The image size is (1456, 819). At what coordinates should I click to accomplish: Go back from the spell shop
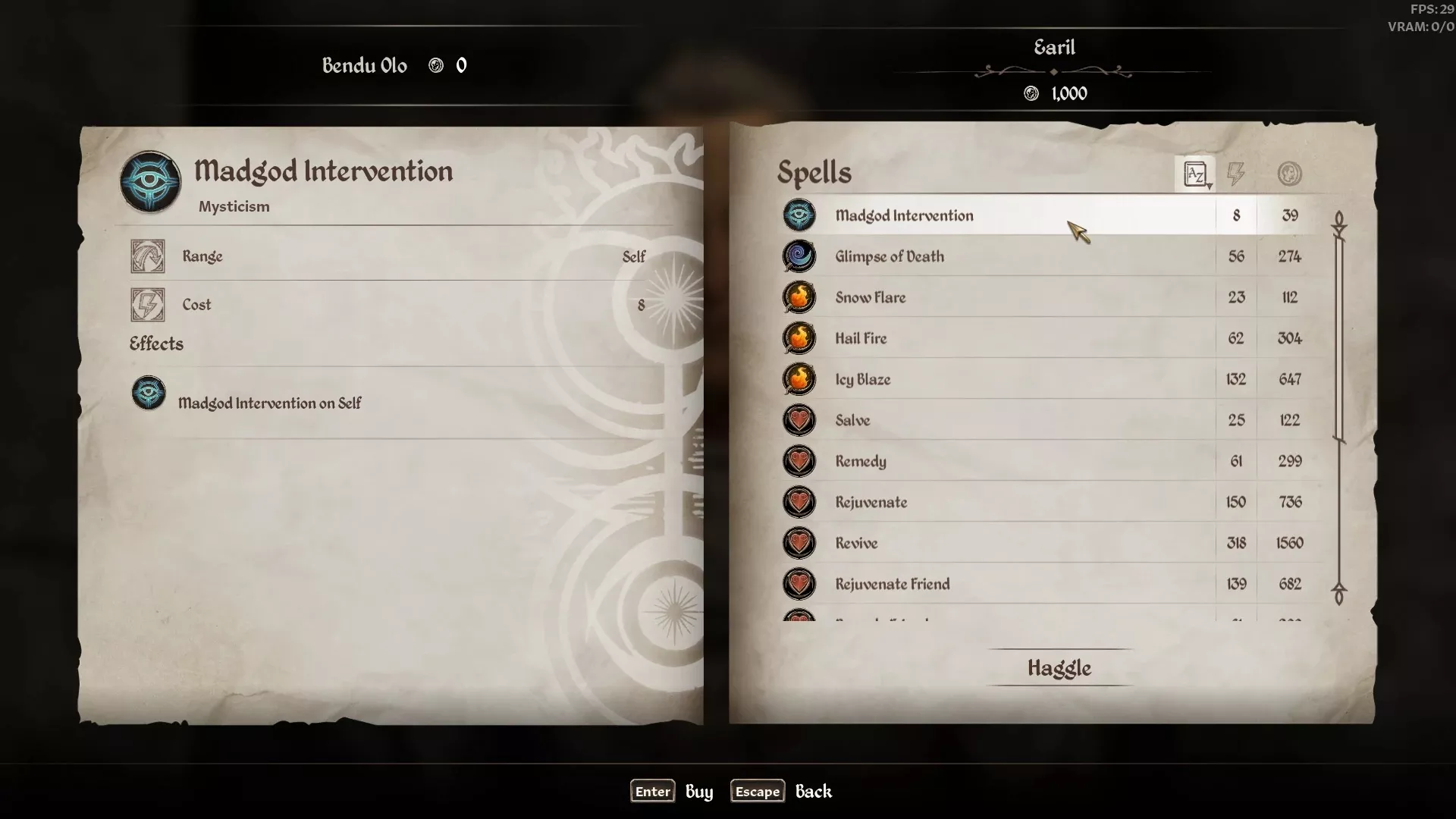[758, 792]
